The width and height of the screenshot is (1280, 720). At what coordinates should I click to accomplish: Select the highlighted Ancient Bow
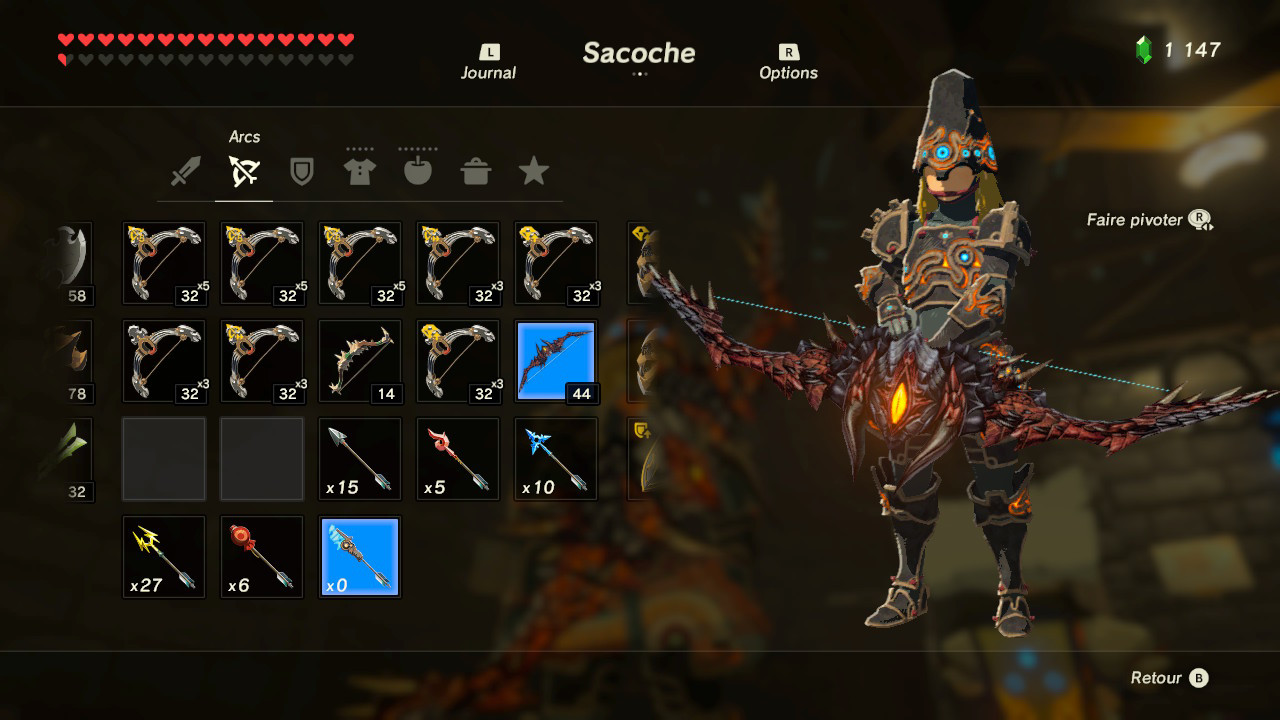(555, 360)
